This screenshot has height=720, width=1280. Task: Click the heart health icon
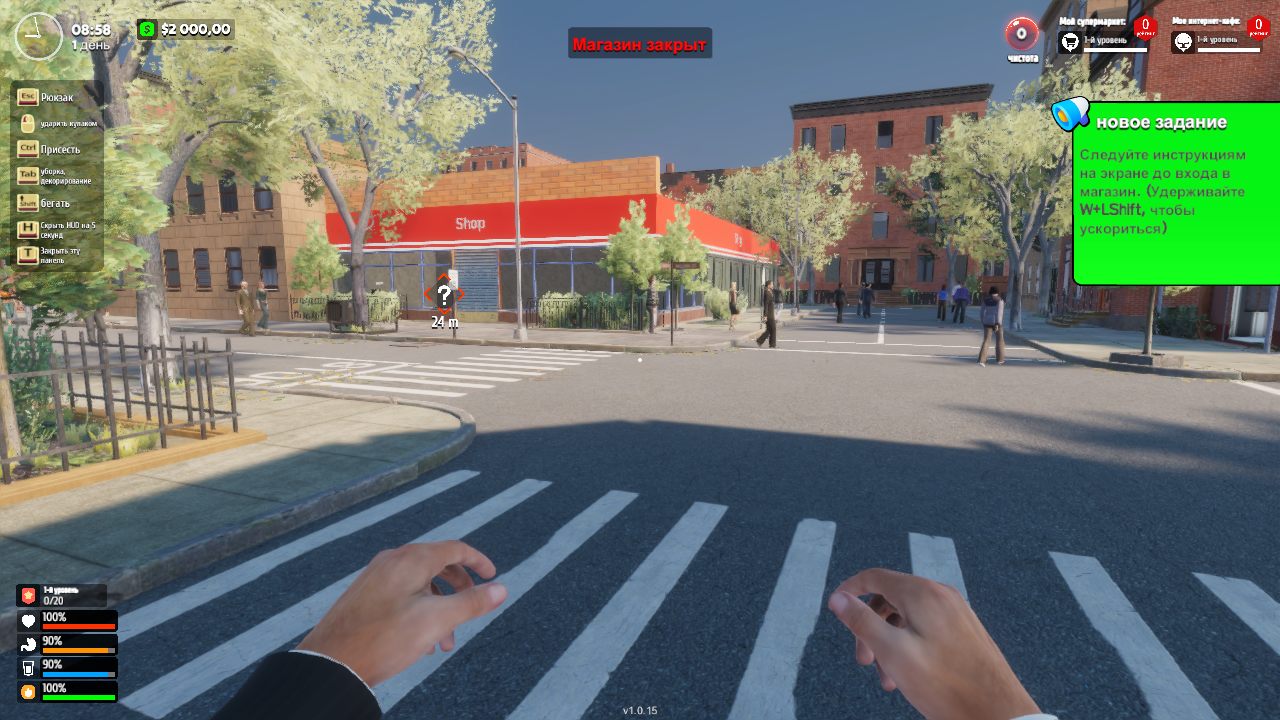pos(28,619)
